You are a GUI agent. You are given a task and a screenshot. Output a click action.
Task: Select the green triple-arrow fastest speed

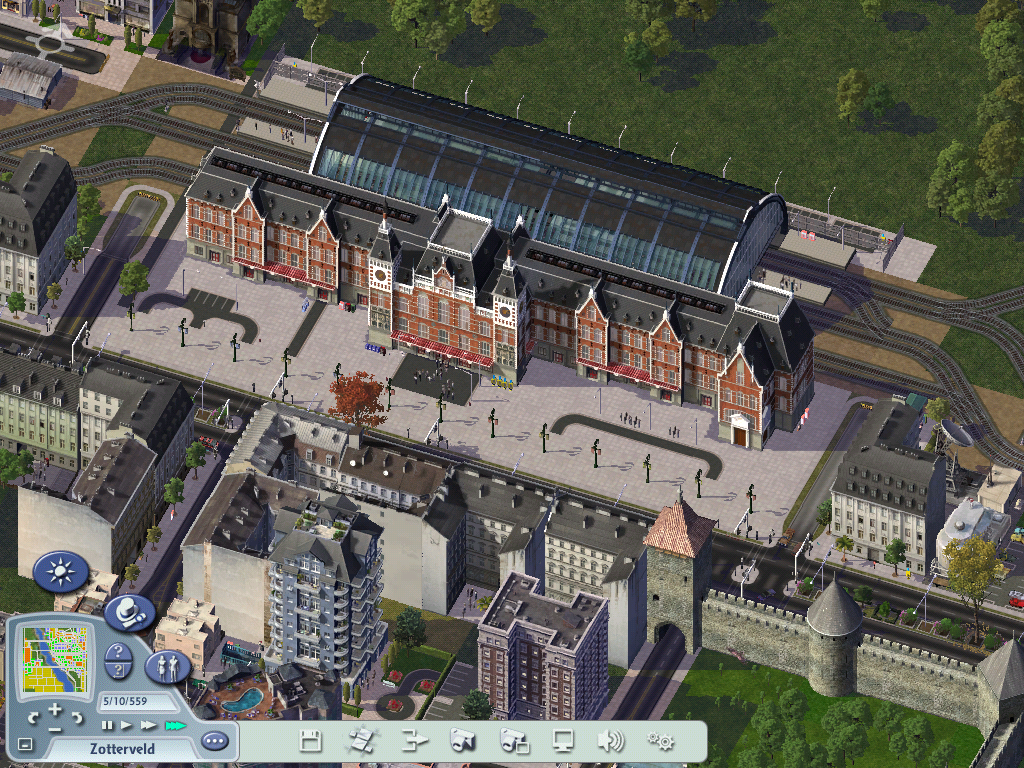175,725
